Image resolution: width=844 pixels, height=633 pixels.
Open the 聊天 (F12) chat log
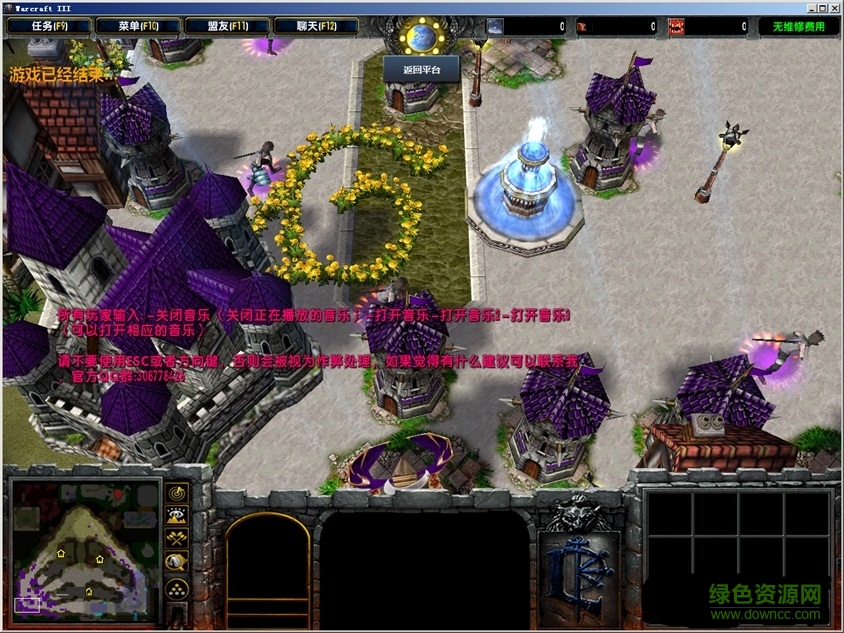click(x=315, y=26)
